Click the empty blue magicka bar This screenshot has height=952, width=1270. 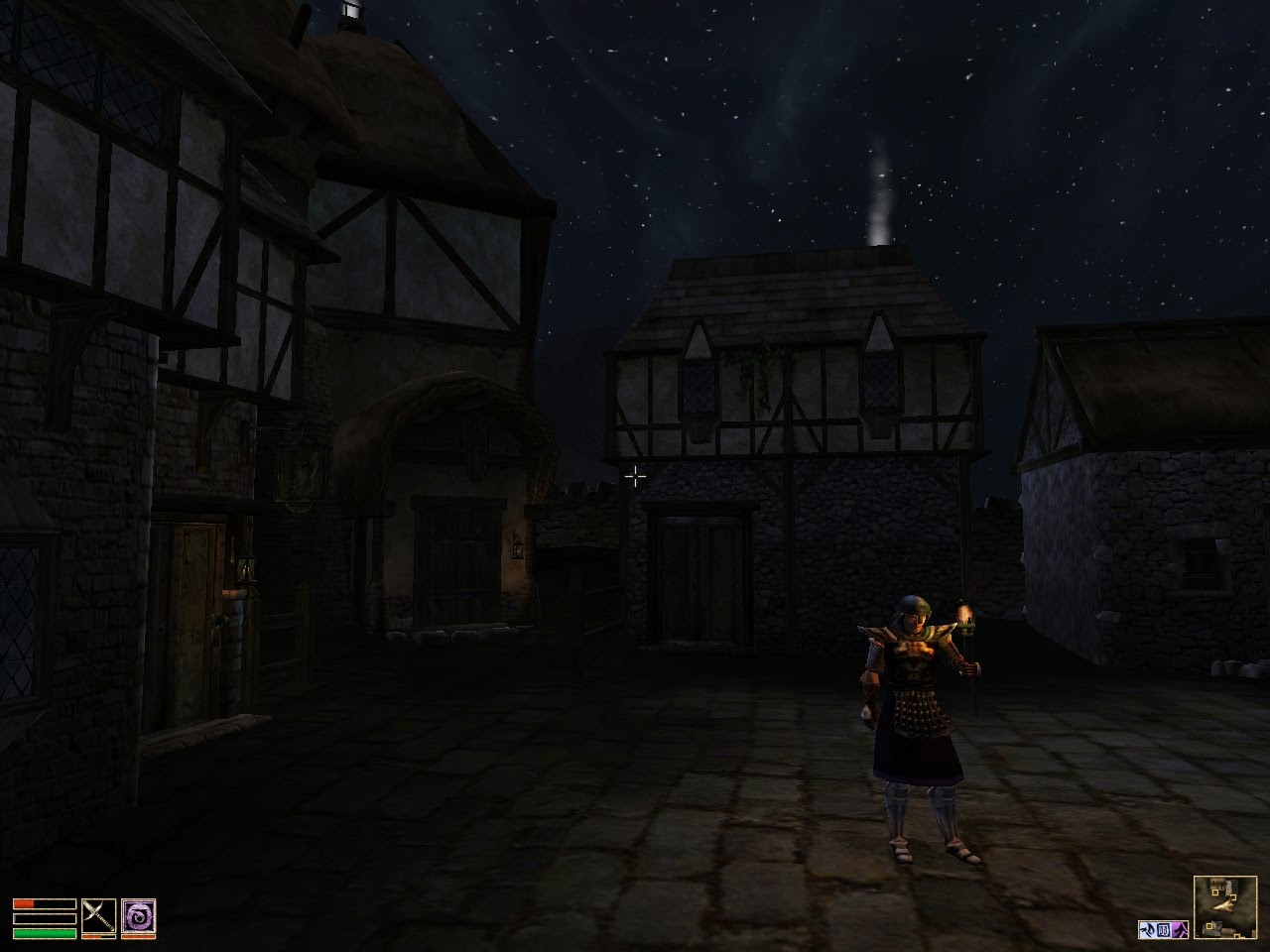[x=44, y=918]
